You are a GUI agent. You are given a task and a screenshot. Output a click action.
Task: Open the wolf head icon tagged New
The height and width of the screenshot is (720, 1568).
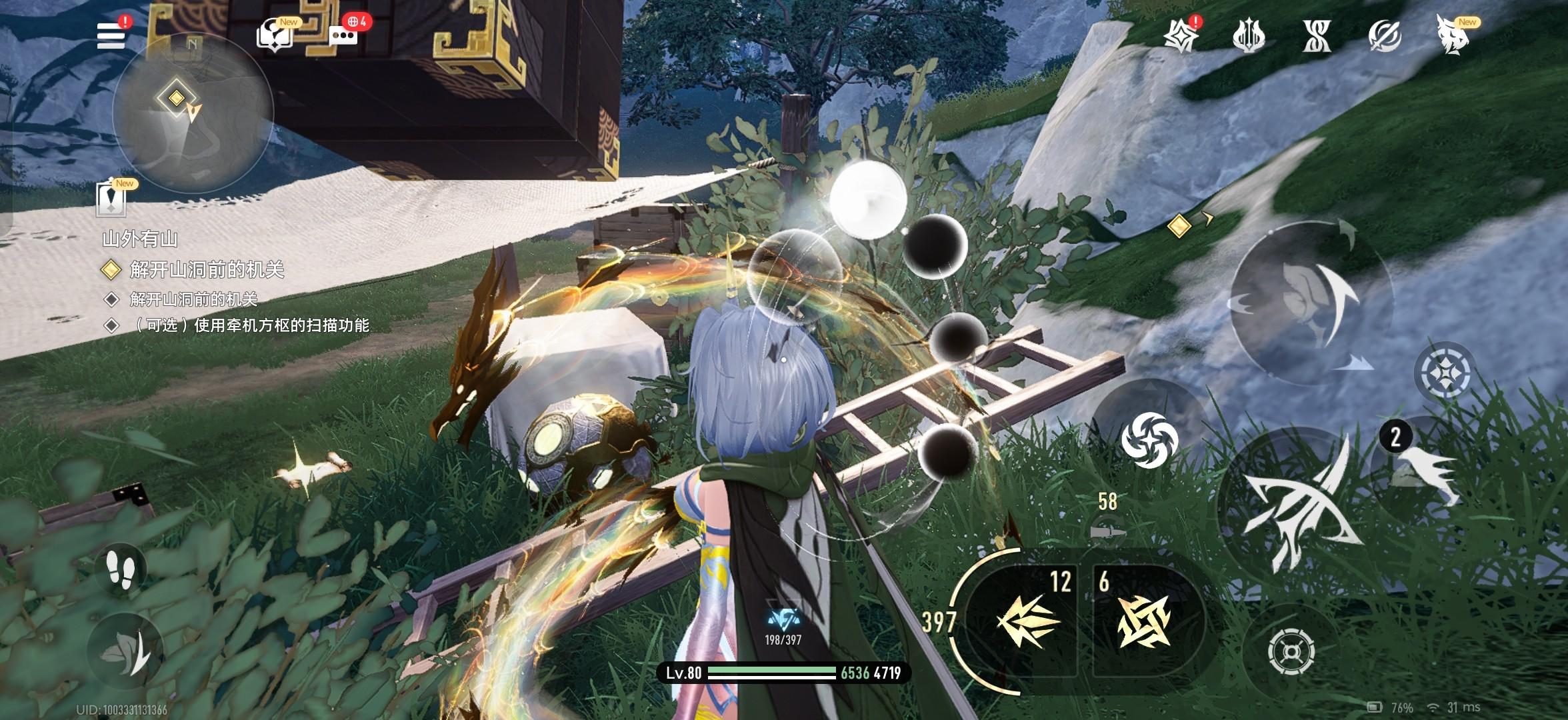click(x=1454, y=36)
